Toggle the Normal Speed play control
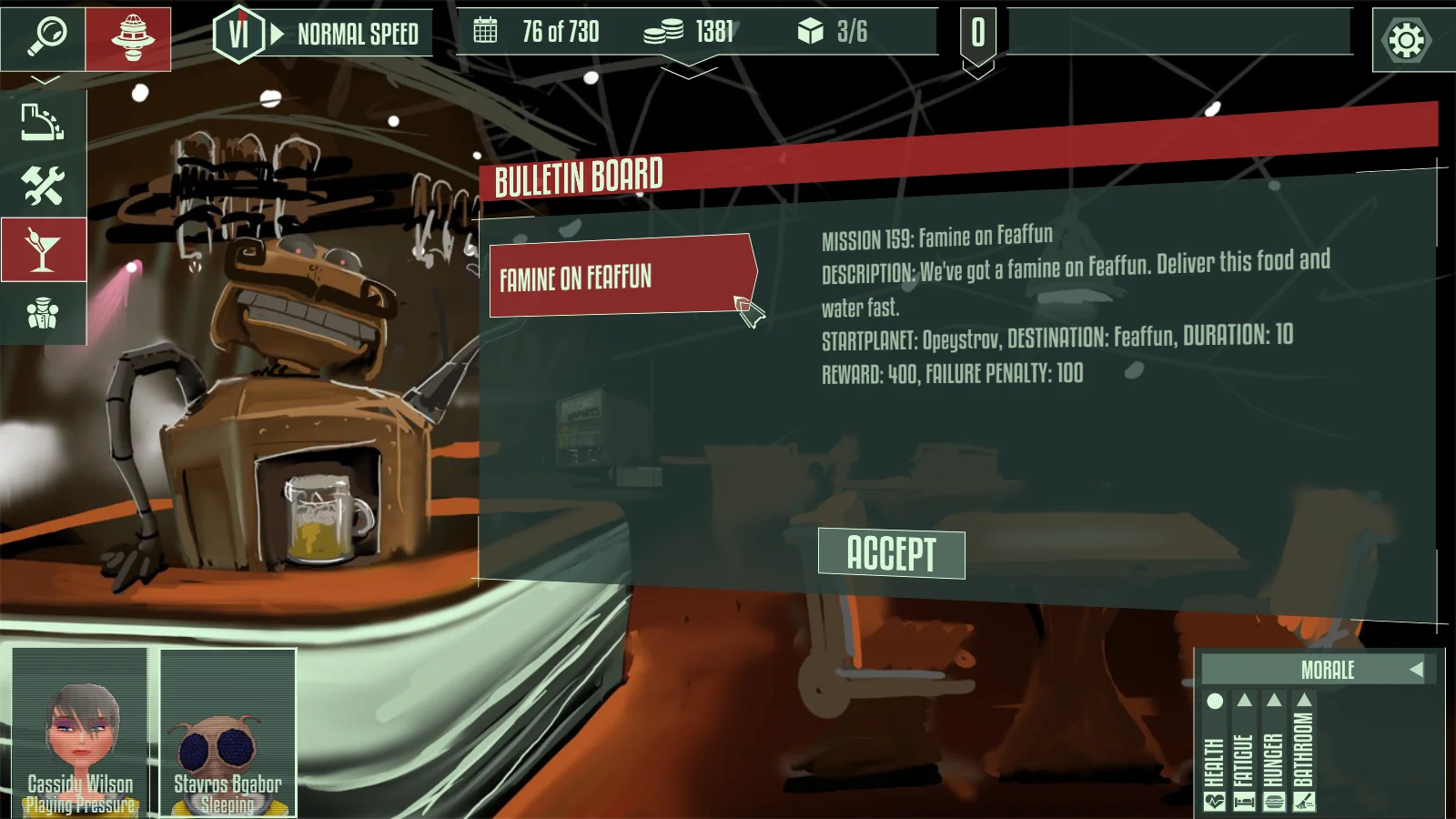This screenshot has height=819, width=1456. tap(277, 35)
